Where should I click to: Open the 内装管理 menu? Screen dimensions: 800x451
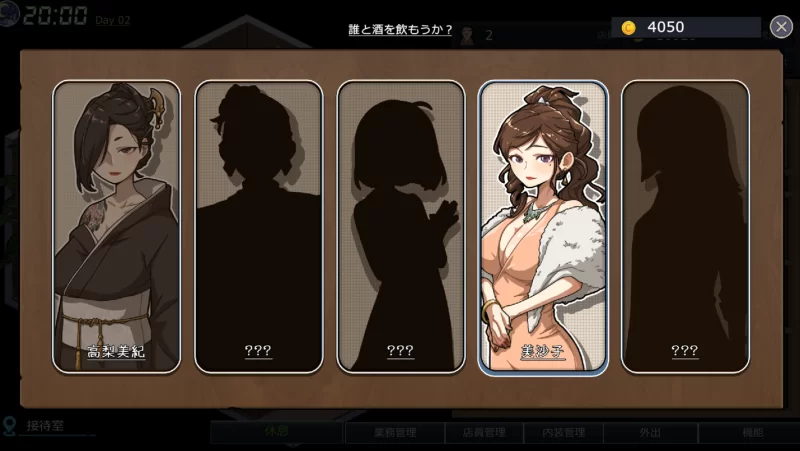coord(562,433)
